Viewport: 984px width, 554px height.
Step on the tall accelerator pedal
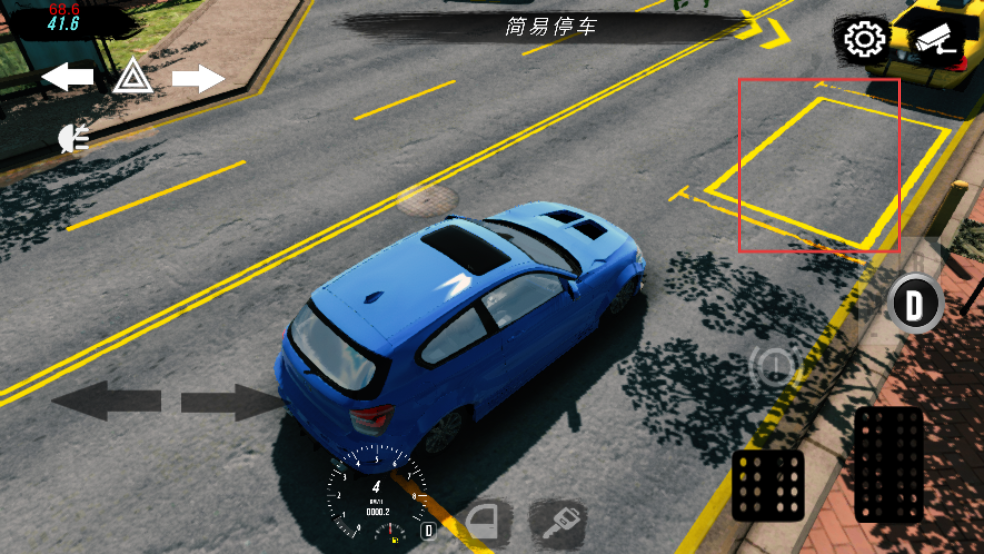889,464
